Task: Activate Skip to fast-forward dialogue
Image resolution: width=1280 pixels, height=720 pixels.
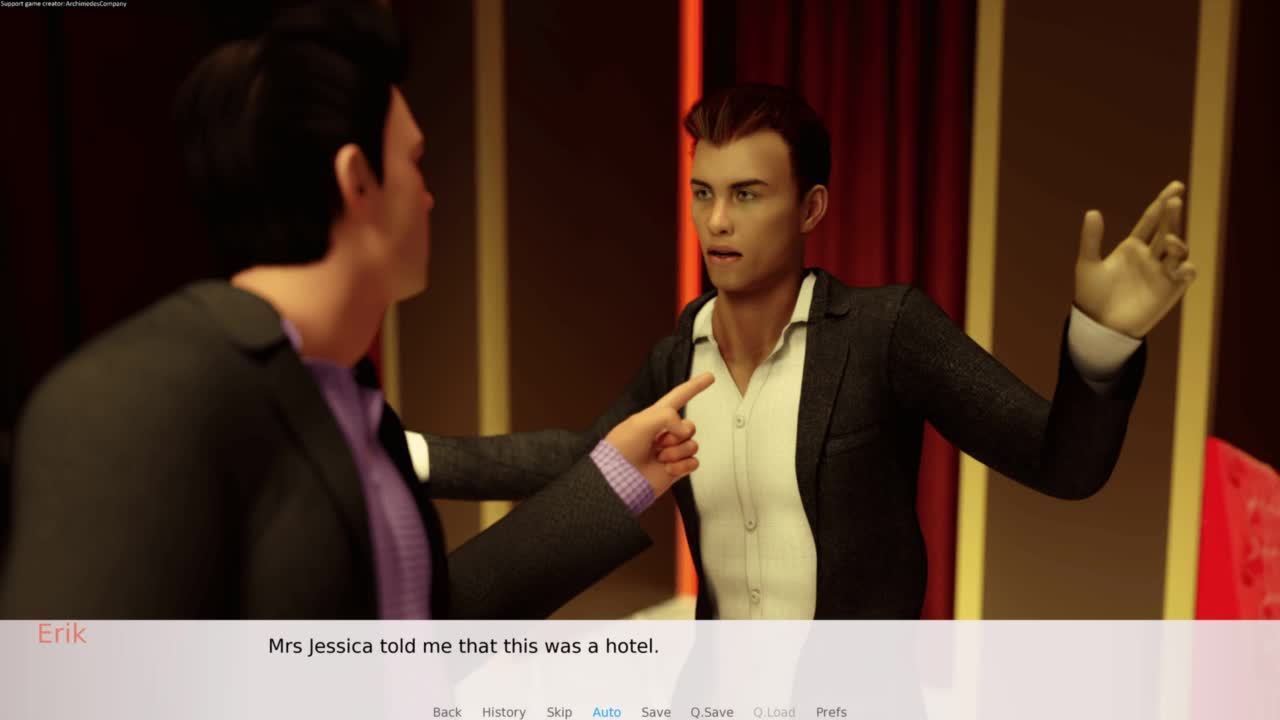Action: coord(559,712)
